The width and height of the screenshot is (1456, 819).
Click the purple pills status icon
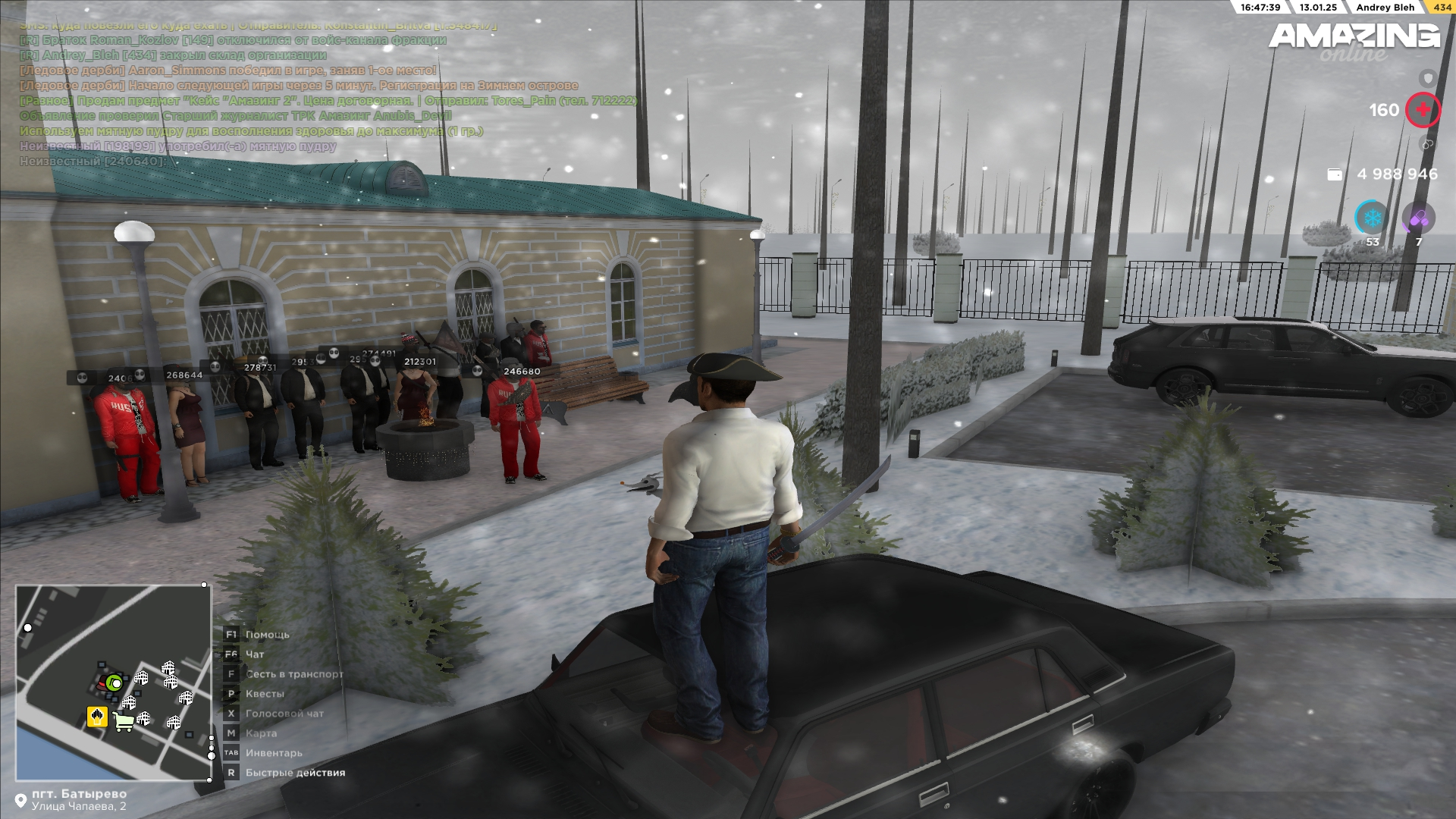point(1418,219)
